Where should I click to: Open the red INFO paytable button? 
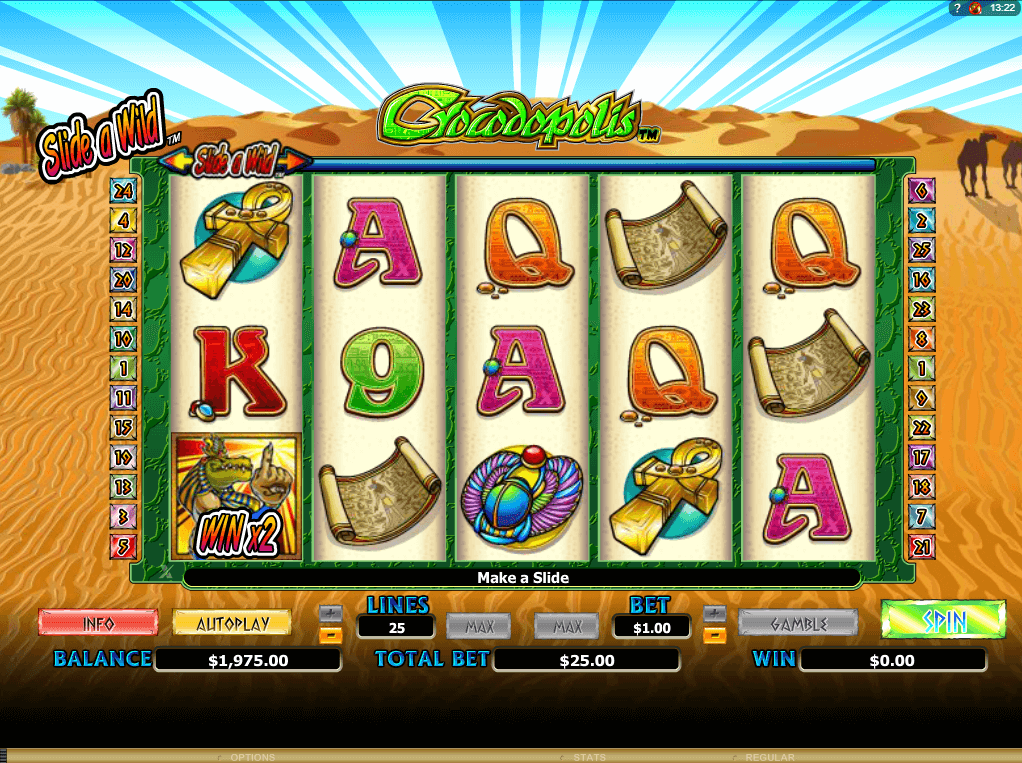[x=98, y=622]
